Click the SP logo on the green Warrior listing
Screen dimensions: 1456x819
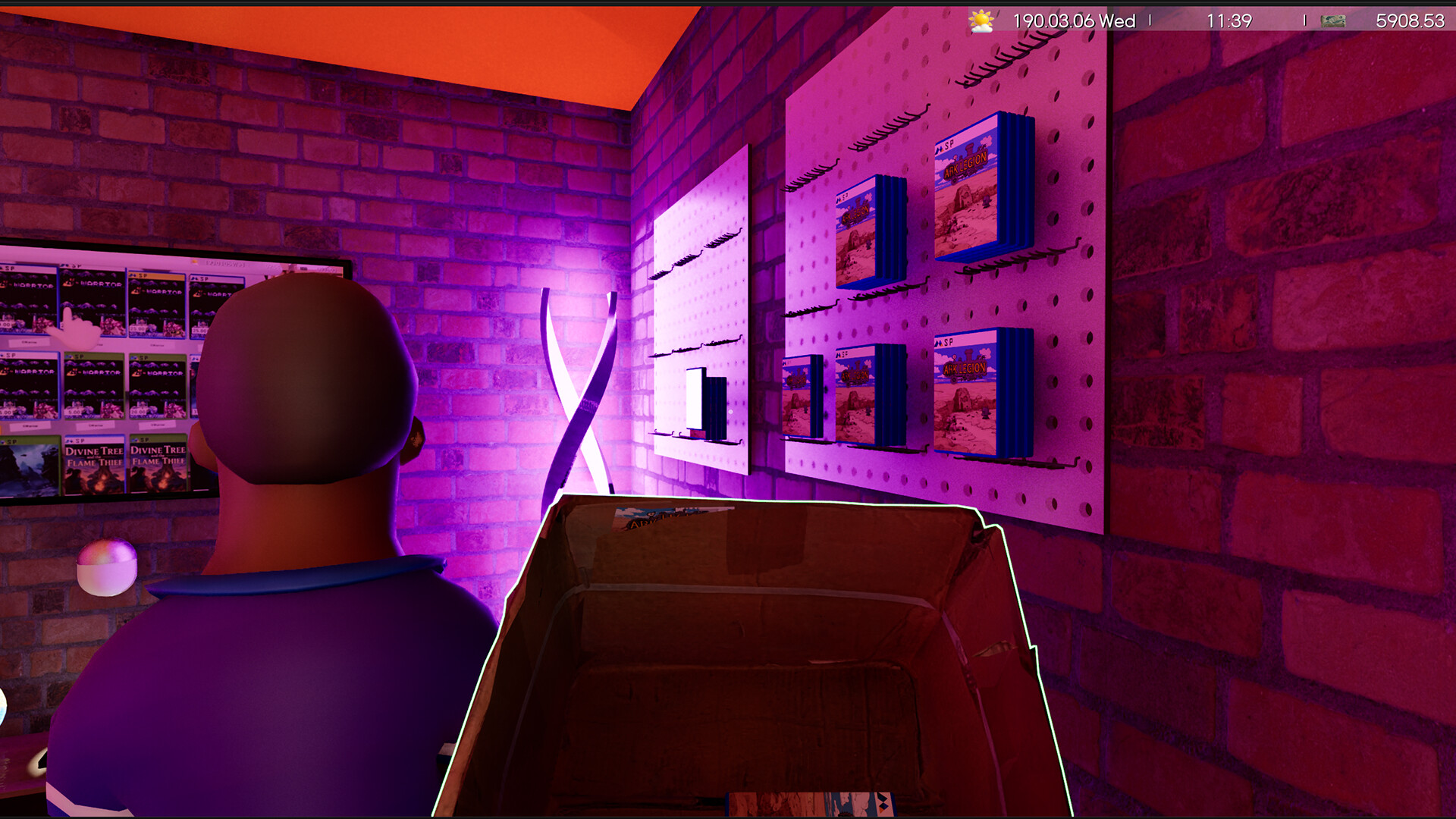(x=78, y=356)
